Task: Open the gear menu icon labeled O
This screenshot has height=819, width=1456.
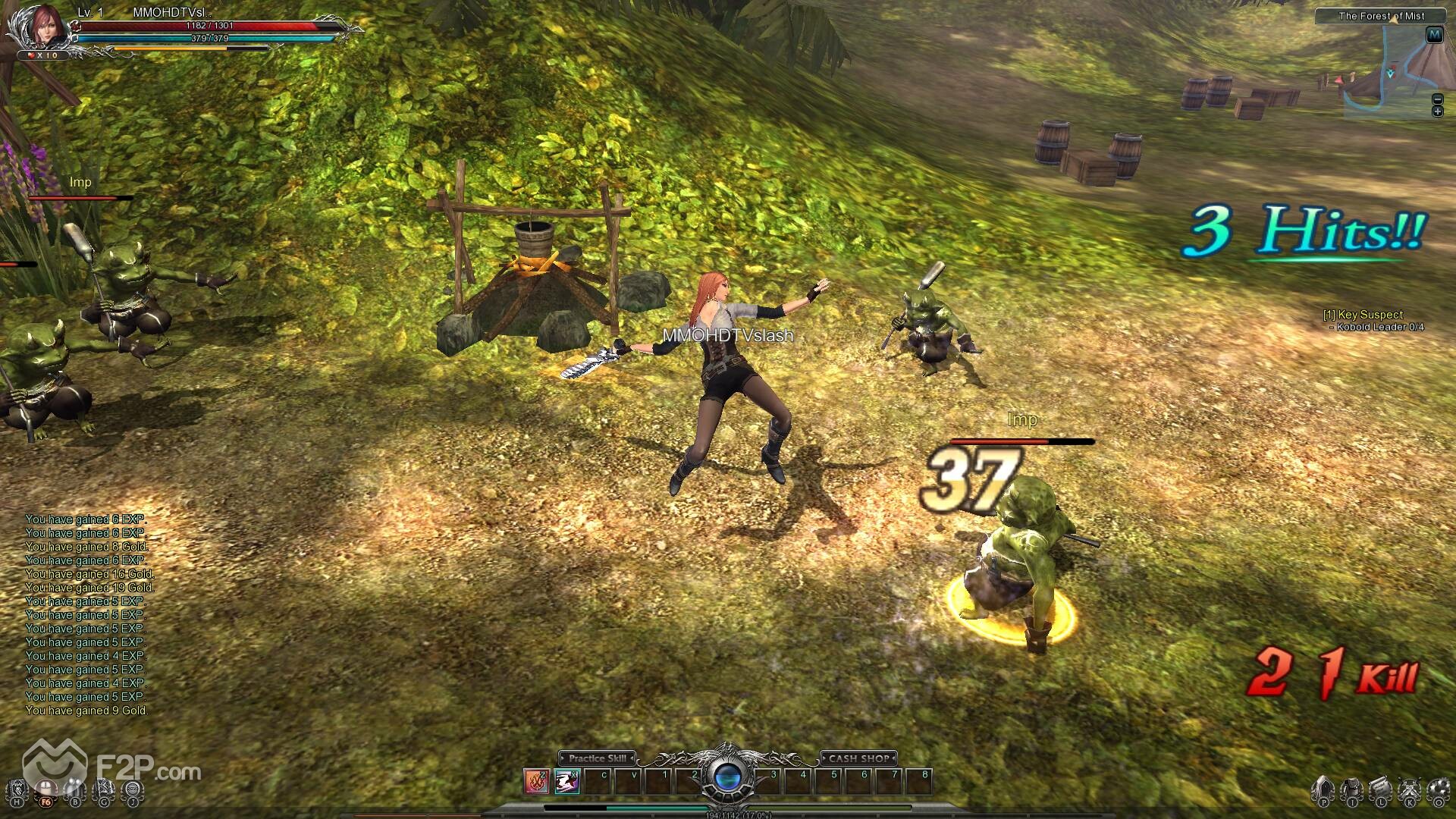Action: (1438, 791)
